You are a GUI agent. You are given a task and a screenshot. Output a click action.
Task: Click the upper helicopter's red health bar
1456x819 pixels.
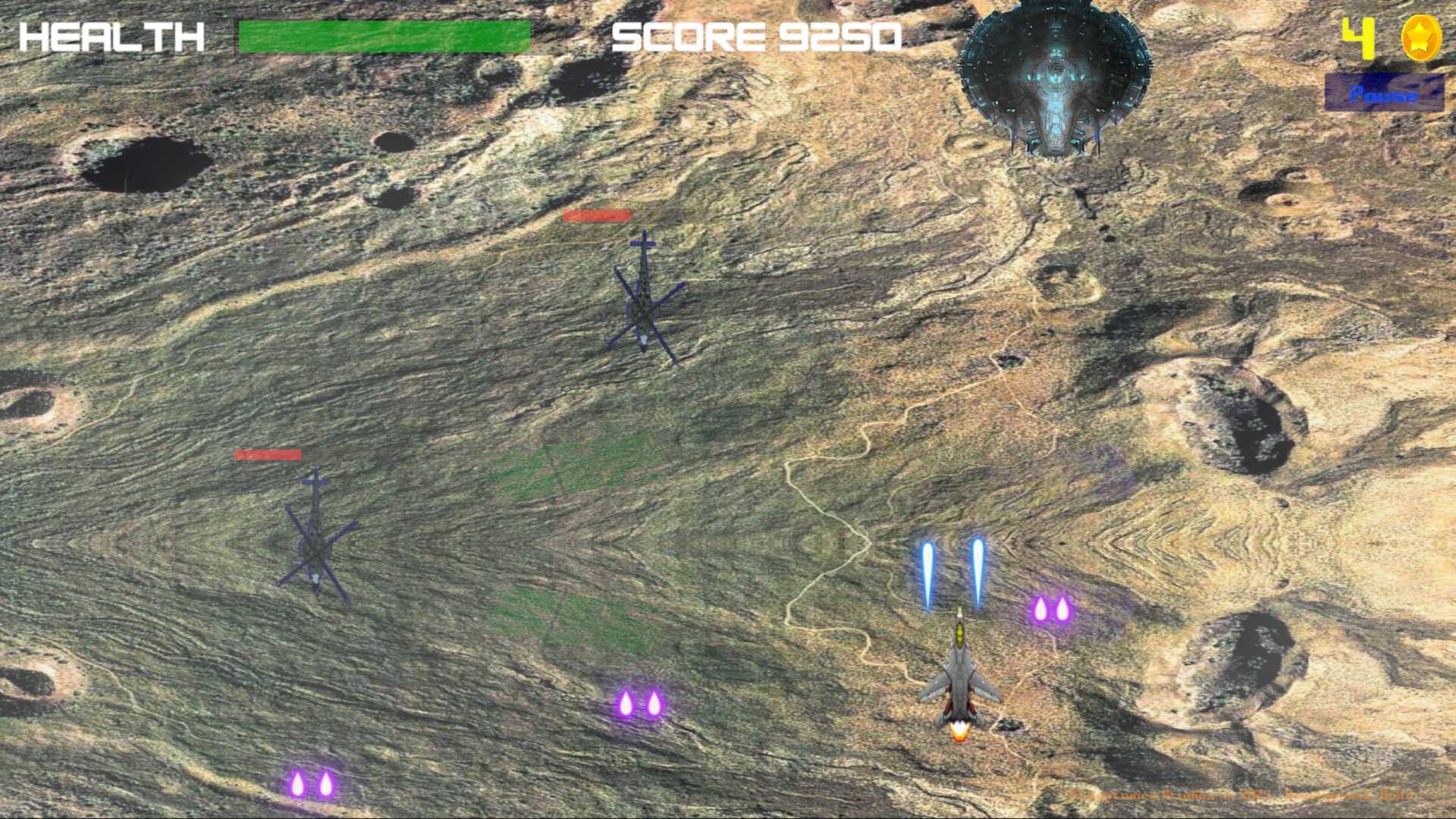pyautogui.click(x=598, y=216)
